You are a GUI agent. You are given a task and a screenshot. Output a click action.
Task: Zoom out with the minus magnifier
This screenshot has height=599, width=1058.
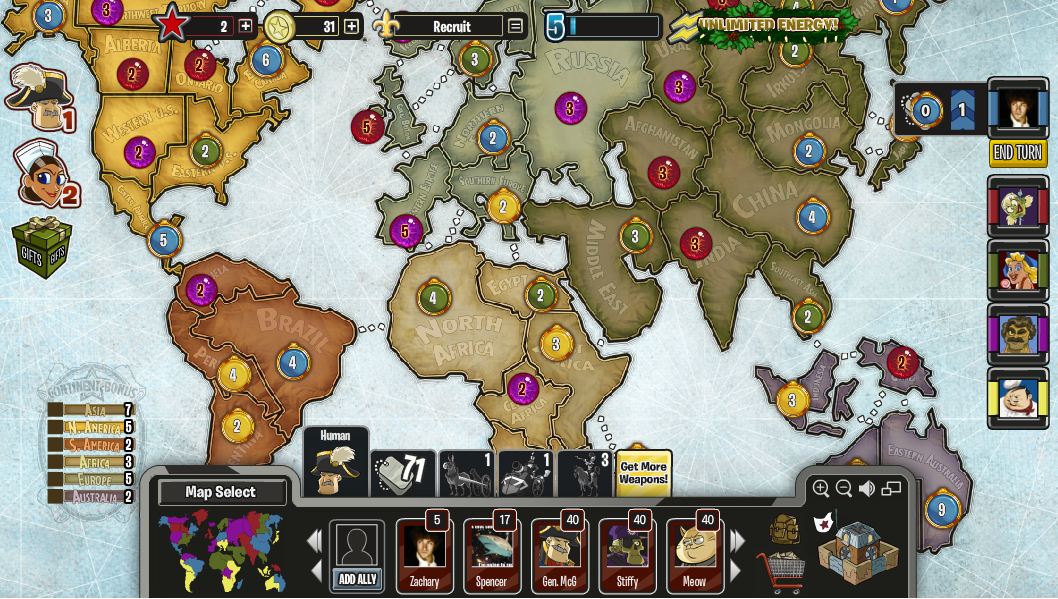844,488
